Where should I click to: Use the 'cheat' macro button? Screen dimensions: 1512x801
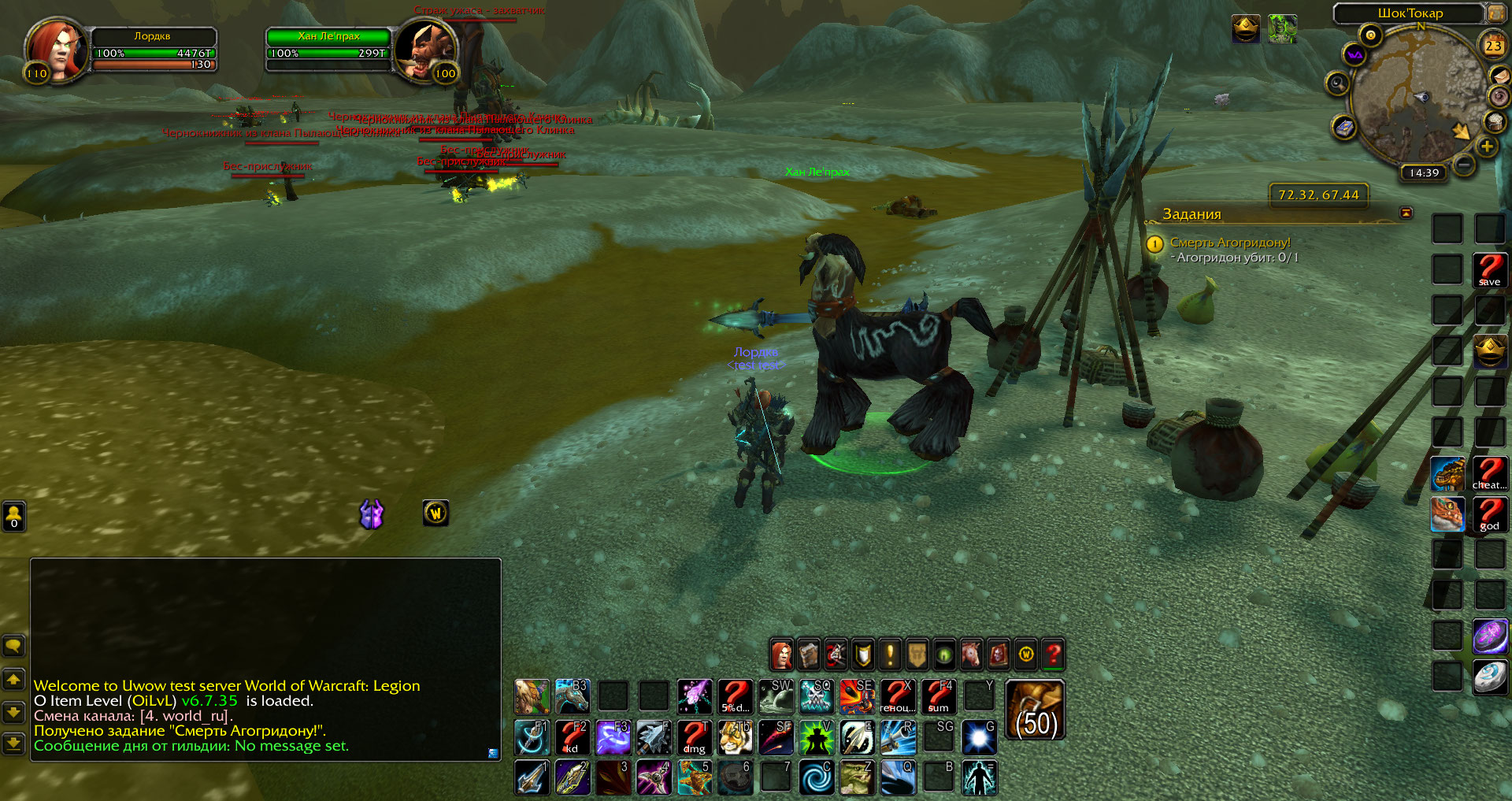pyautogui.click(x=1489, y=473)
